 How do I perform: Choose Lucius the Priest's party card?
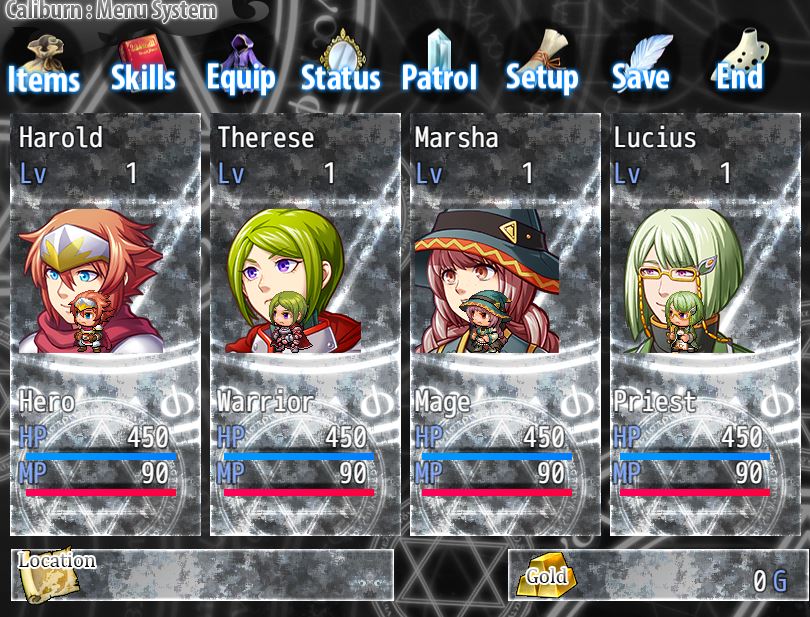[x=703, y=325]
